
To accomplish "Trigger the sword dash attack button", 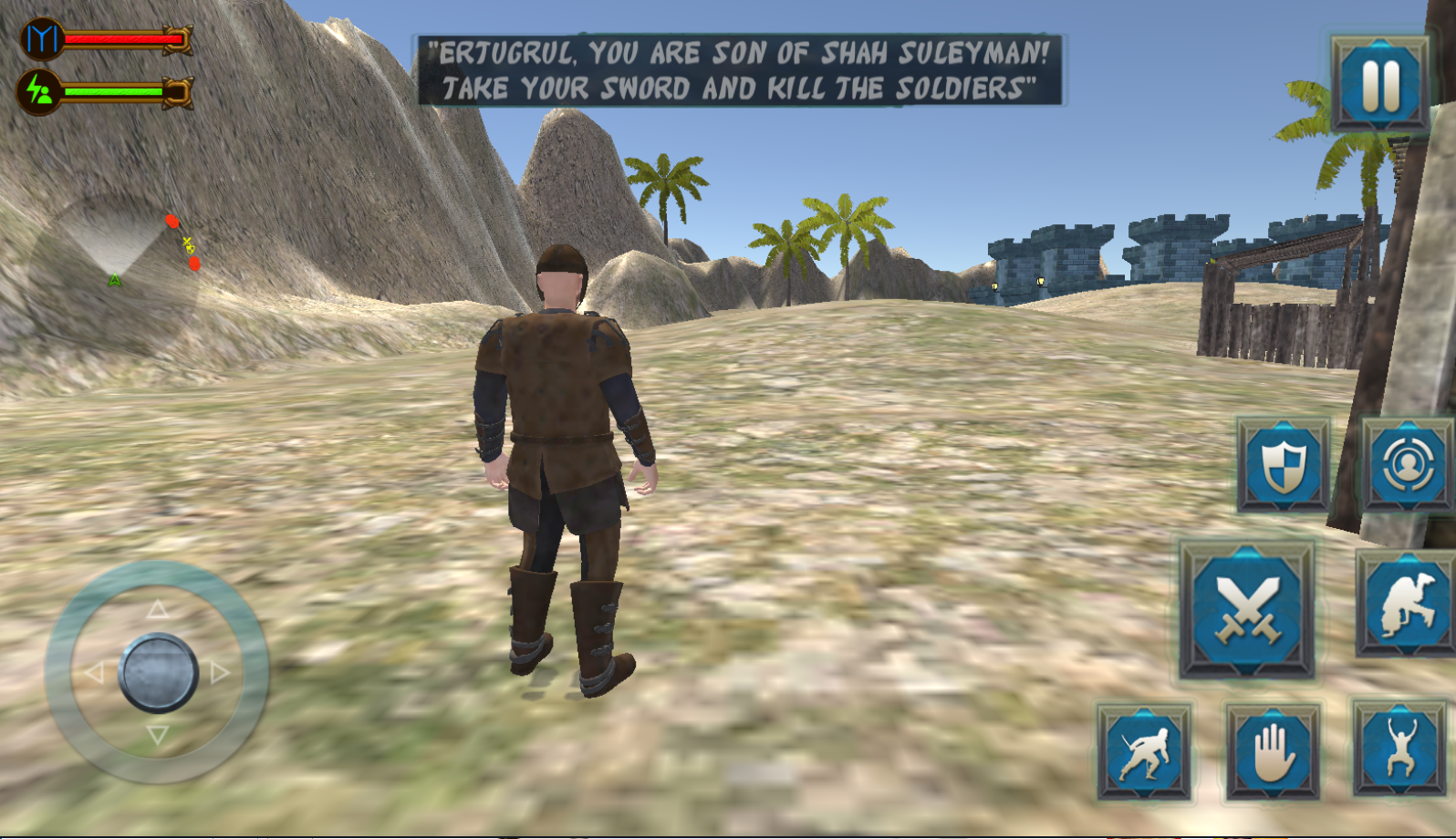I will pyautogui.click(x=1144, y=752).
